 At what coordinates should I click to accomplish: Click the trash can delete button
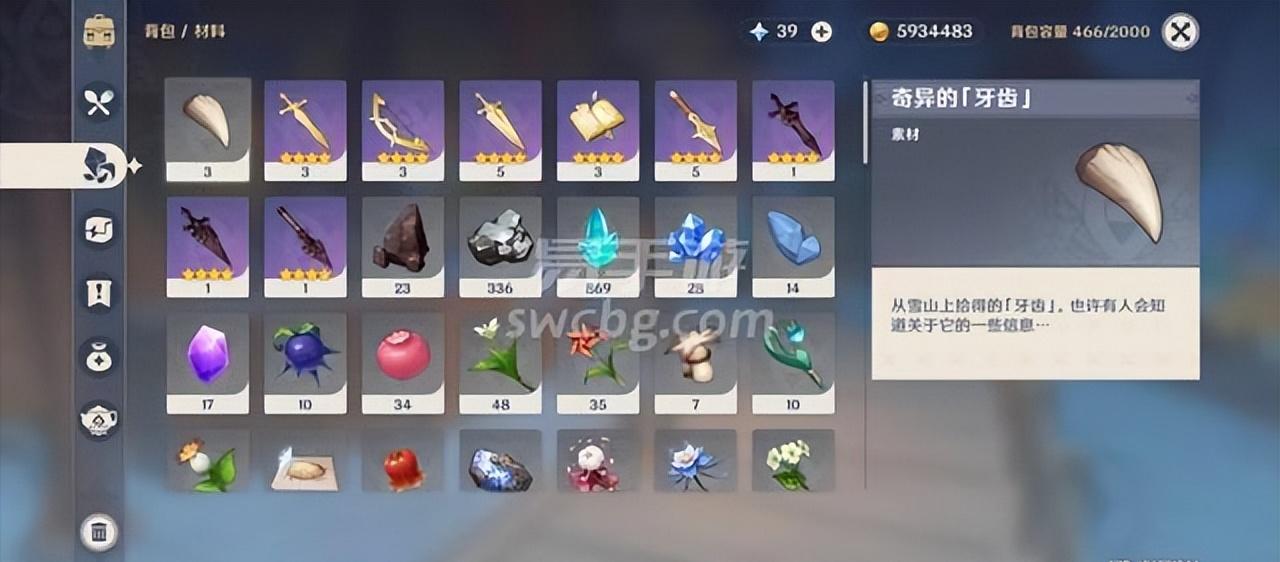coord(98,532)
